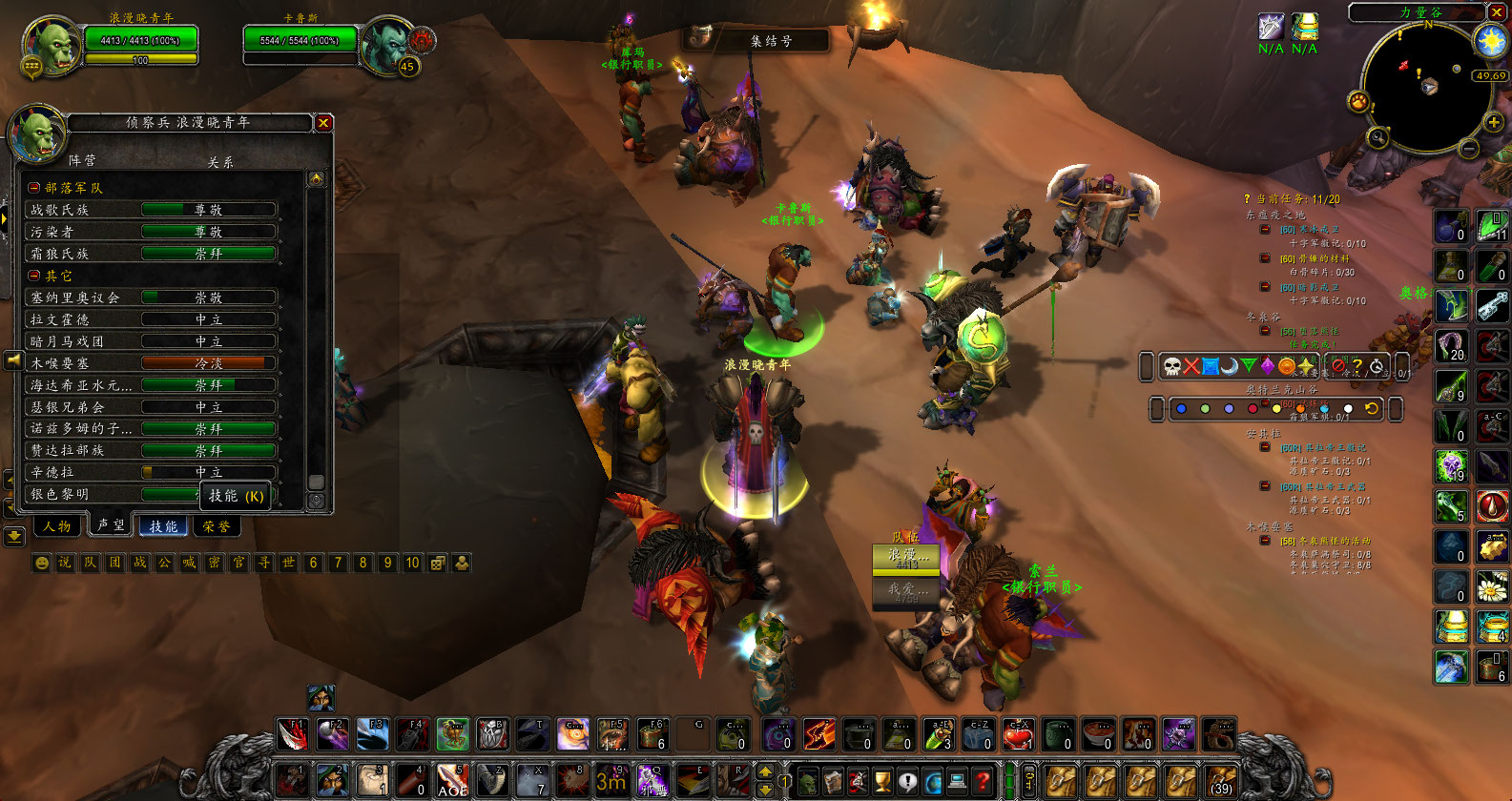
Task: Collapse the 其它 faction group
Action: coord(34,276)
